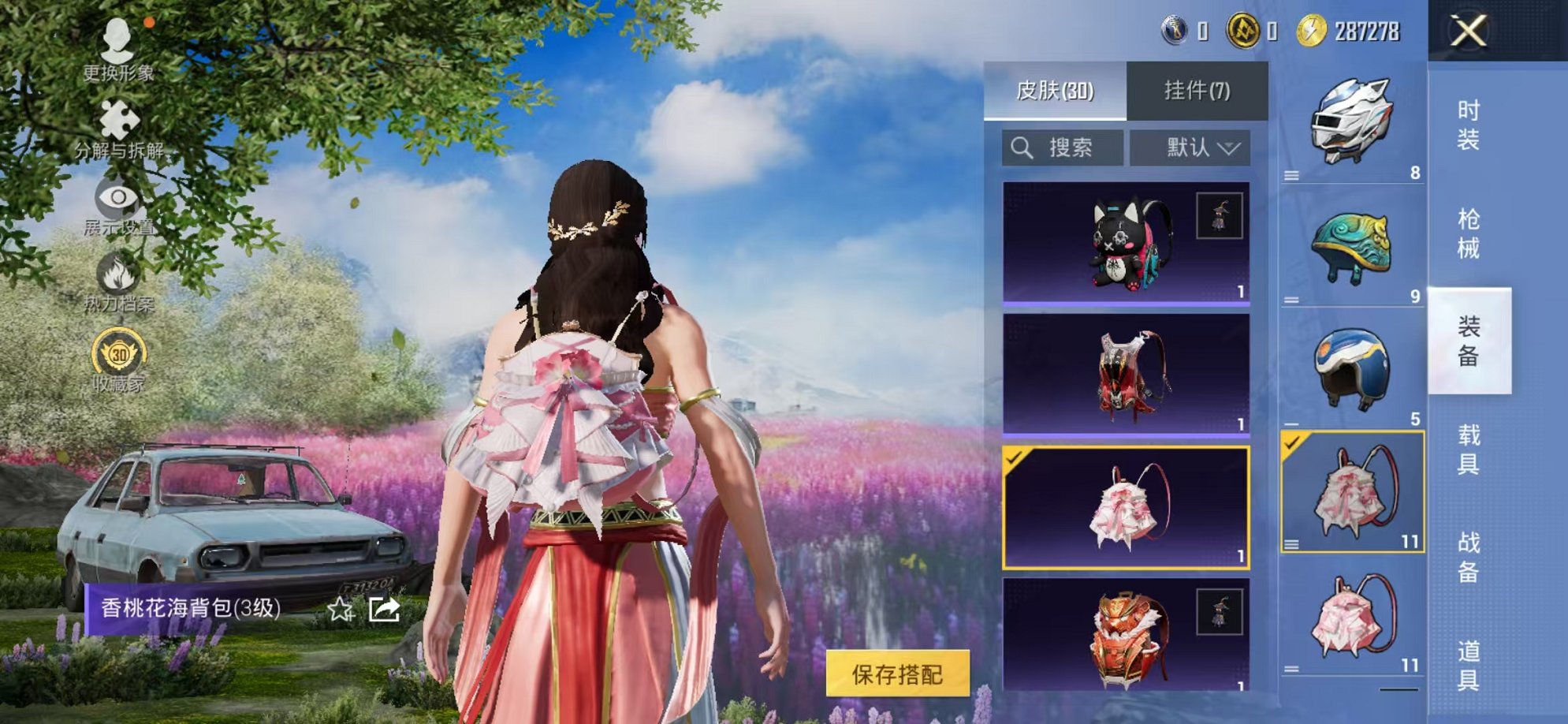Switch to the 挂件(7) tab
1568x724 pixels.
(x=1196, y=89)
